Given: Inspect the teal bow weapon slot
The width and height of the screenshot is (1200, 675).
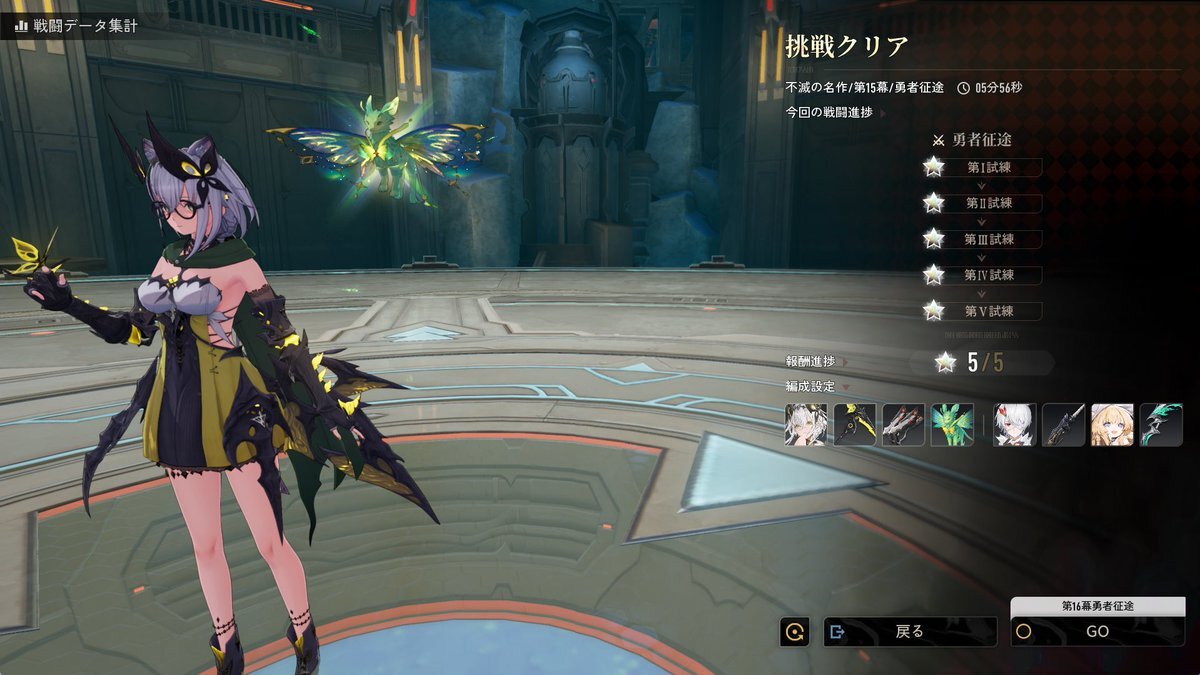Looking at the screenshot, I should (x=1161, y=424).
